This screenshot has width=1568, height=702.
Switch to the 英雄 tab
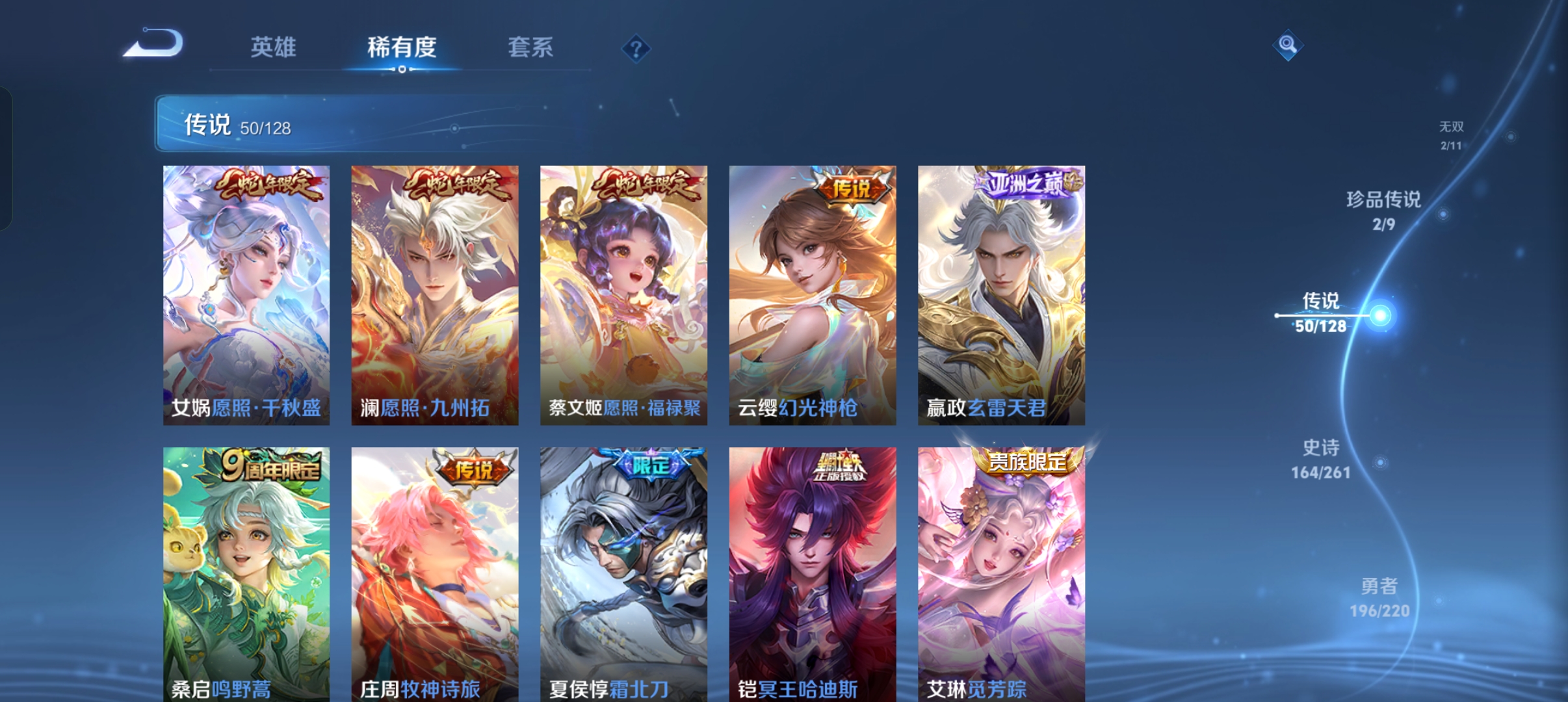point(273,47)
